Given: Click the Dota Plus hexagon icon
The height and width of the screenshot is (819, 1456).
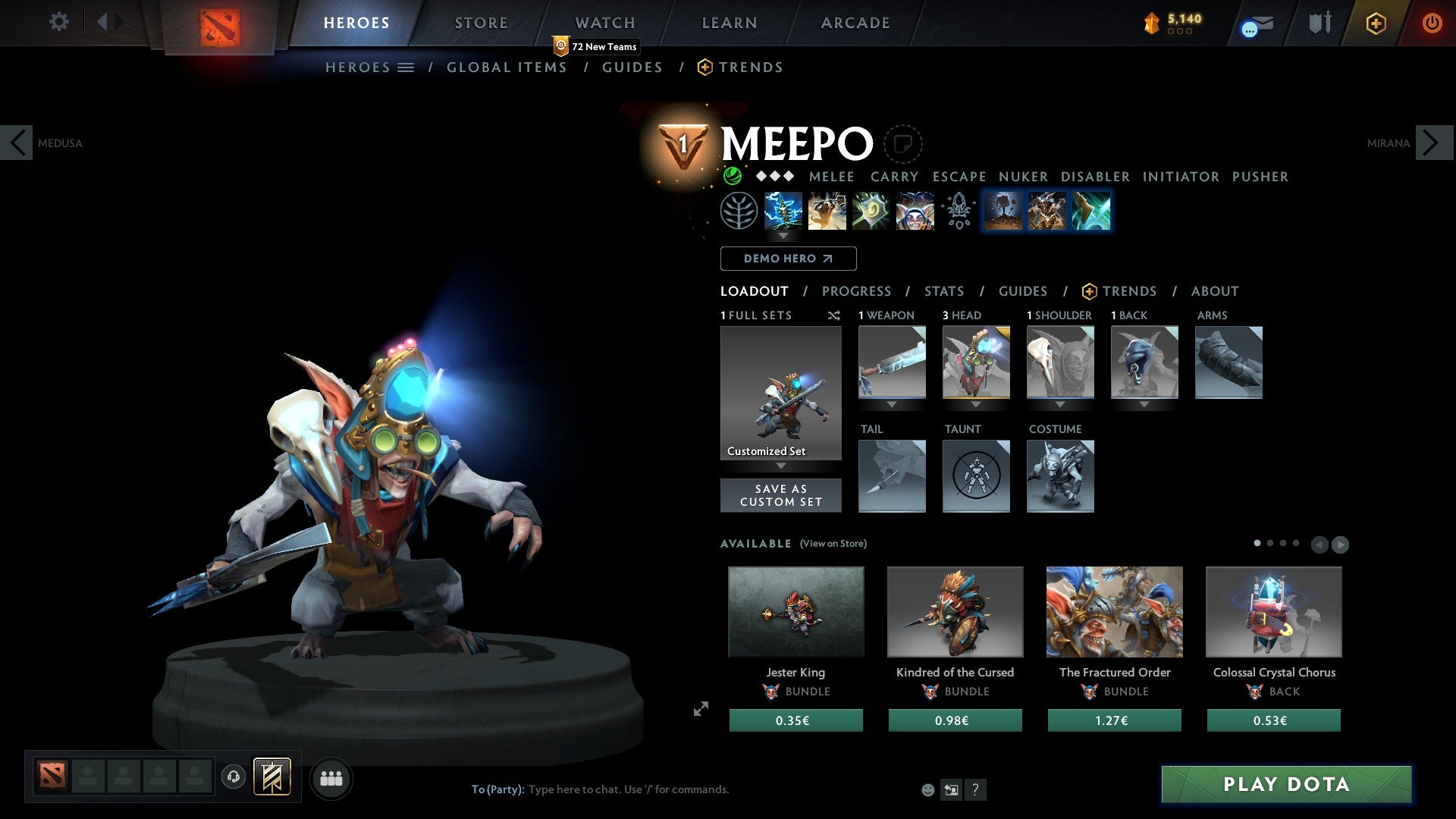Looking at the screenshot, I should pos(1375,23).
